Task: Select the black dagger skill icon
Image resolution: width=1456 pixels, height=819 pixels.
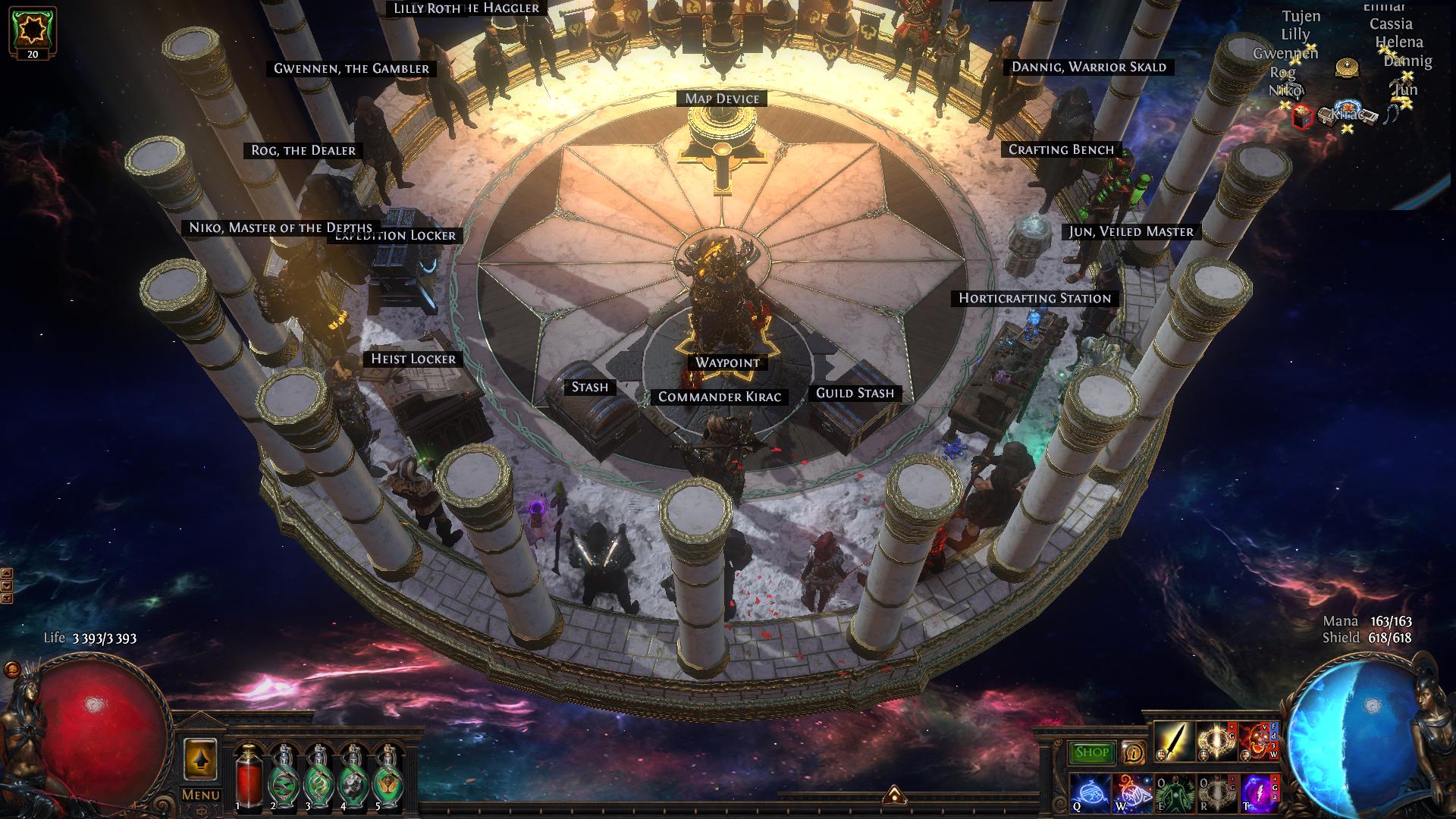Action: pos(1173,742)
